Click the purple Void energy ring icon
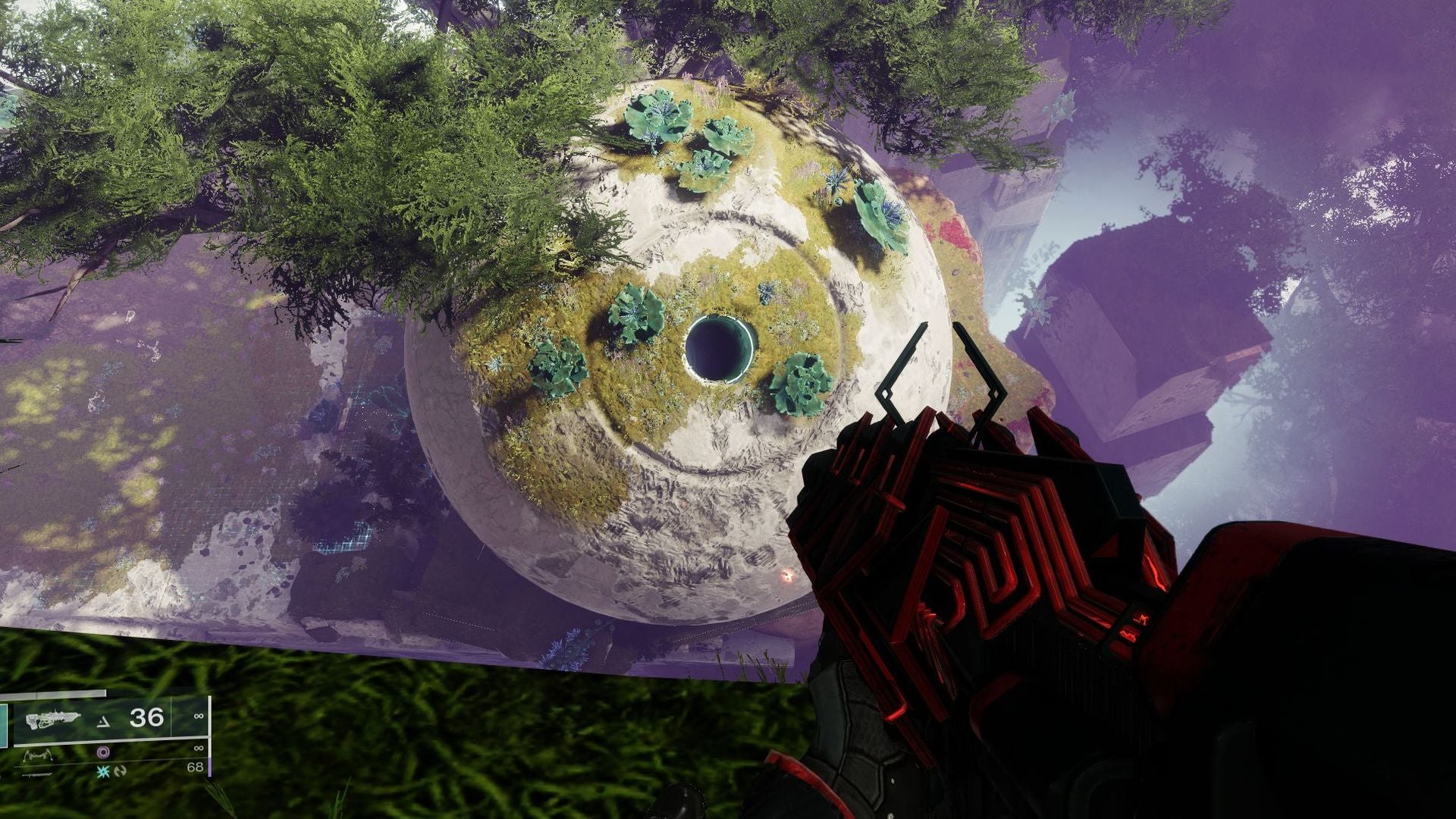 point(103,753)
